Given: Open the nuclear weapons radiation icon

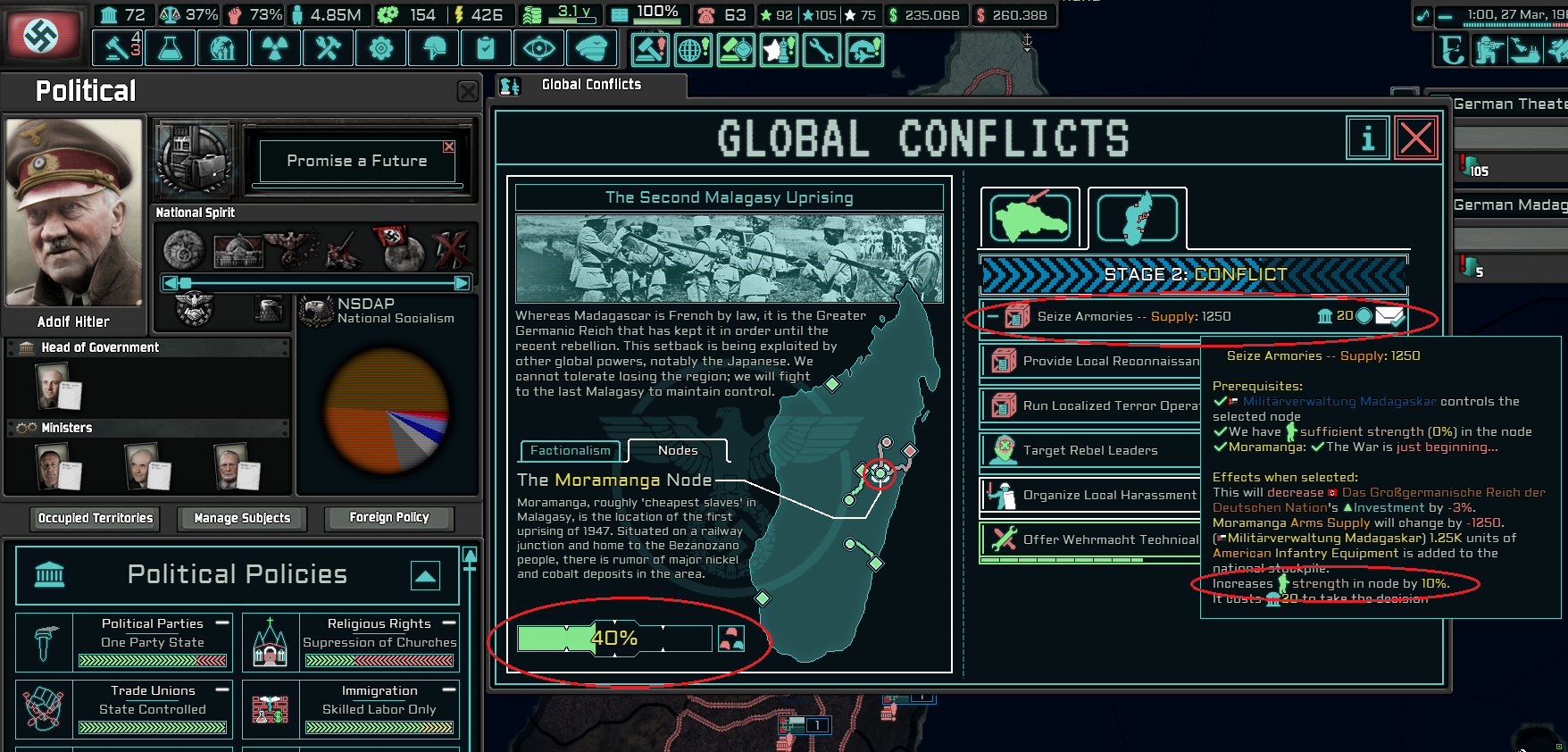Looking at the screenshot, I should pyautogui.click(x=275, y=48).
